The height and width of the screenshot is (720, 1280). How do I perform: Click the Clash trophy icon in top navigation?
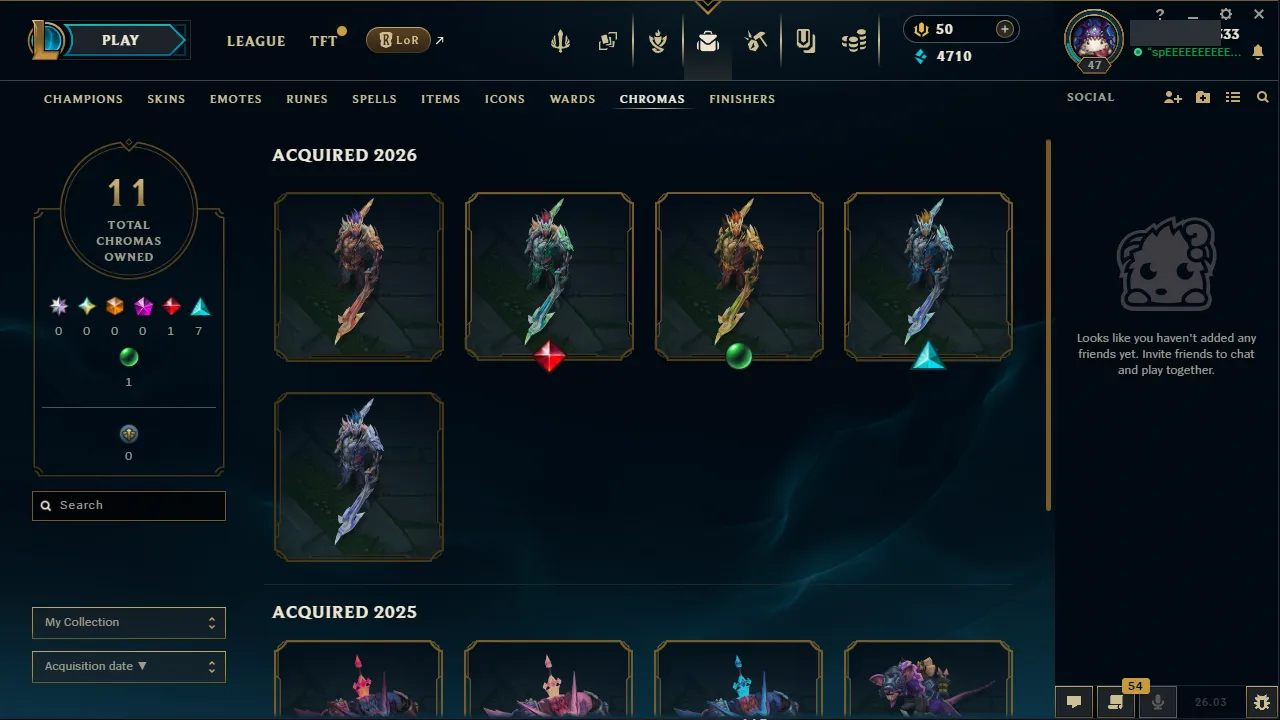(x=658, y=40)
